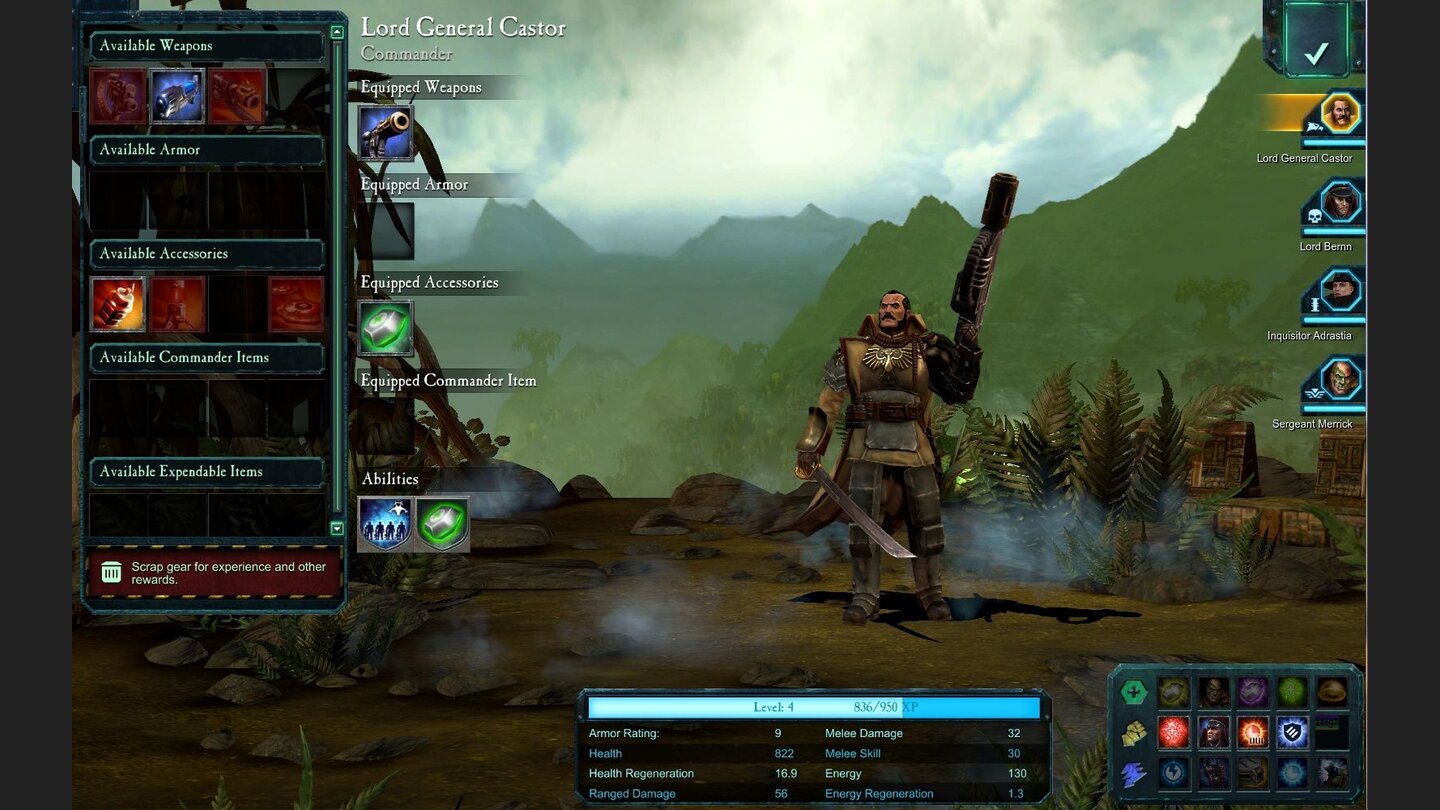1440x810 pixels.
Task: Click the green plus hexagon category icon
Action: [x=1133, y=691]
